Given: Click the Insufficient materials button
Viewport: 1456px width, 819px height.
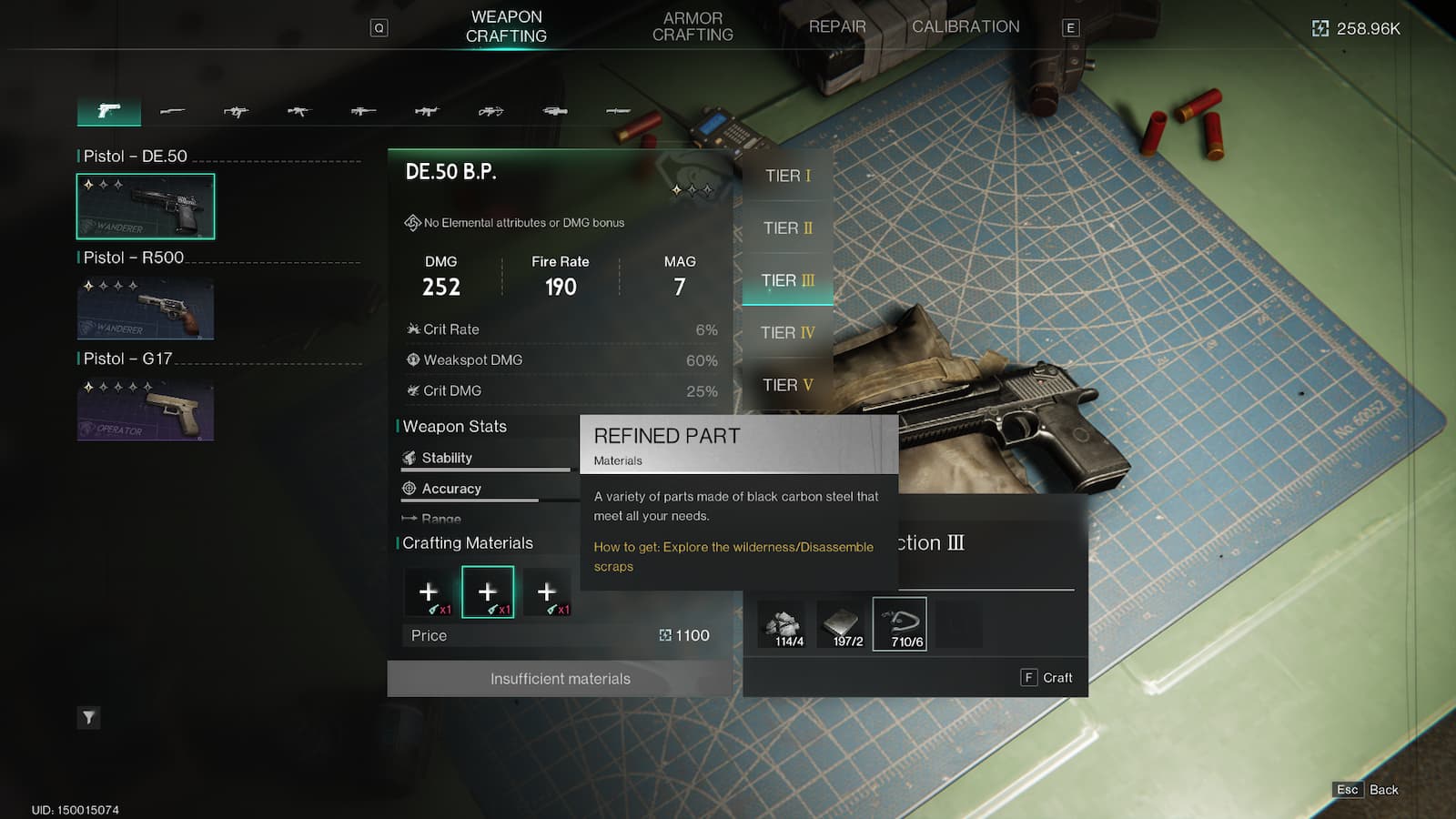Looking at the screenshot, I should click(x=561, y=678).
